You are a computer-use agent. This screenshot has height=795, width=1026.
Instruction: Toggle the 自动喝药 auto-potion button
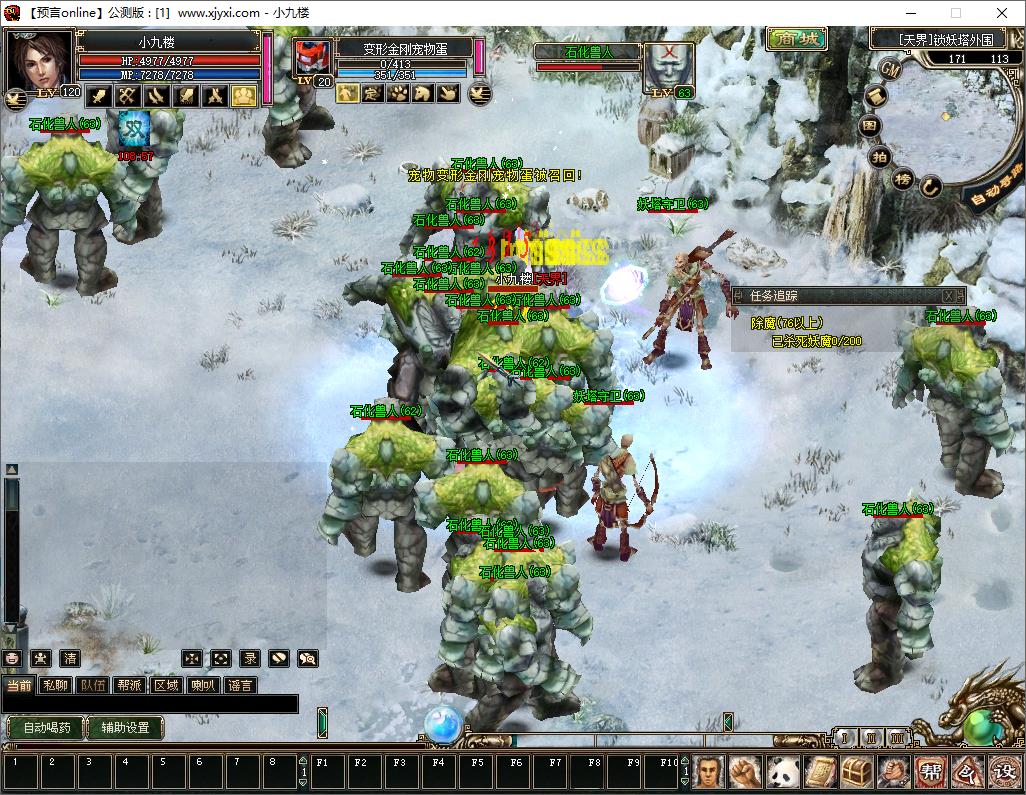pos(45,727)
